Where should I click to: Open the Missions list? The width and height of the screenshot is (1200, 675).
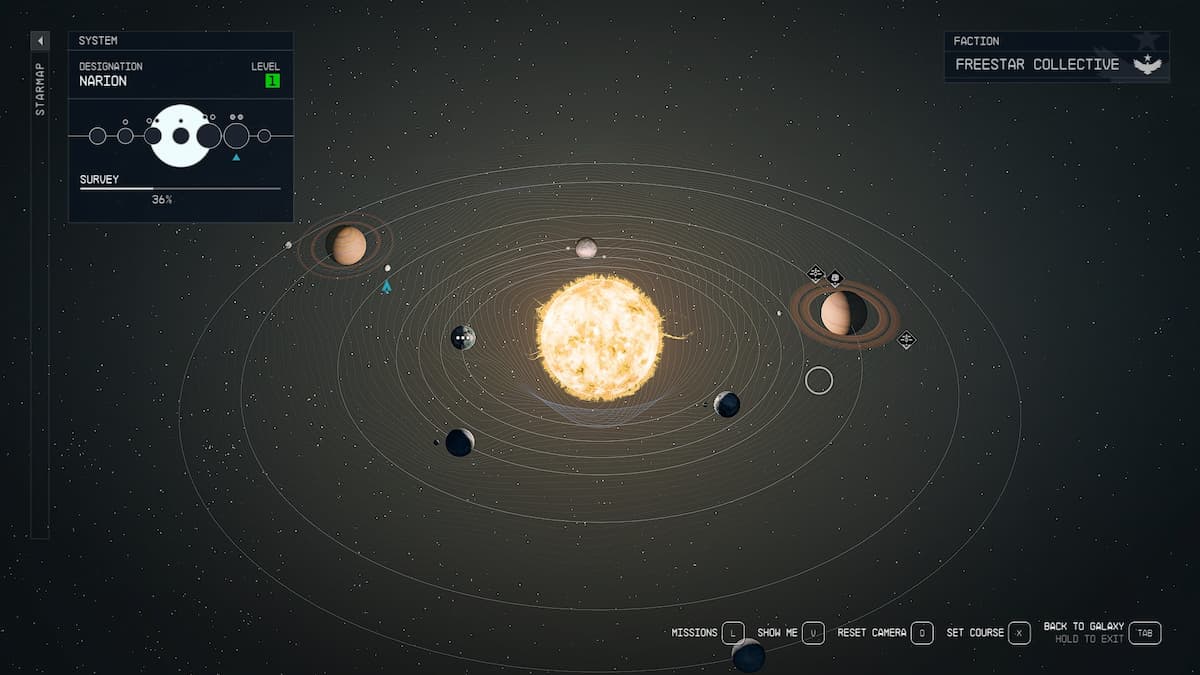click(x=733, y=633)
